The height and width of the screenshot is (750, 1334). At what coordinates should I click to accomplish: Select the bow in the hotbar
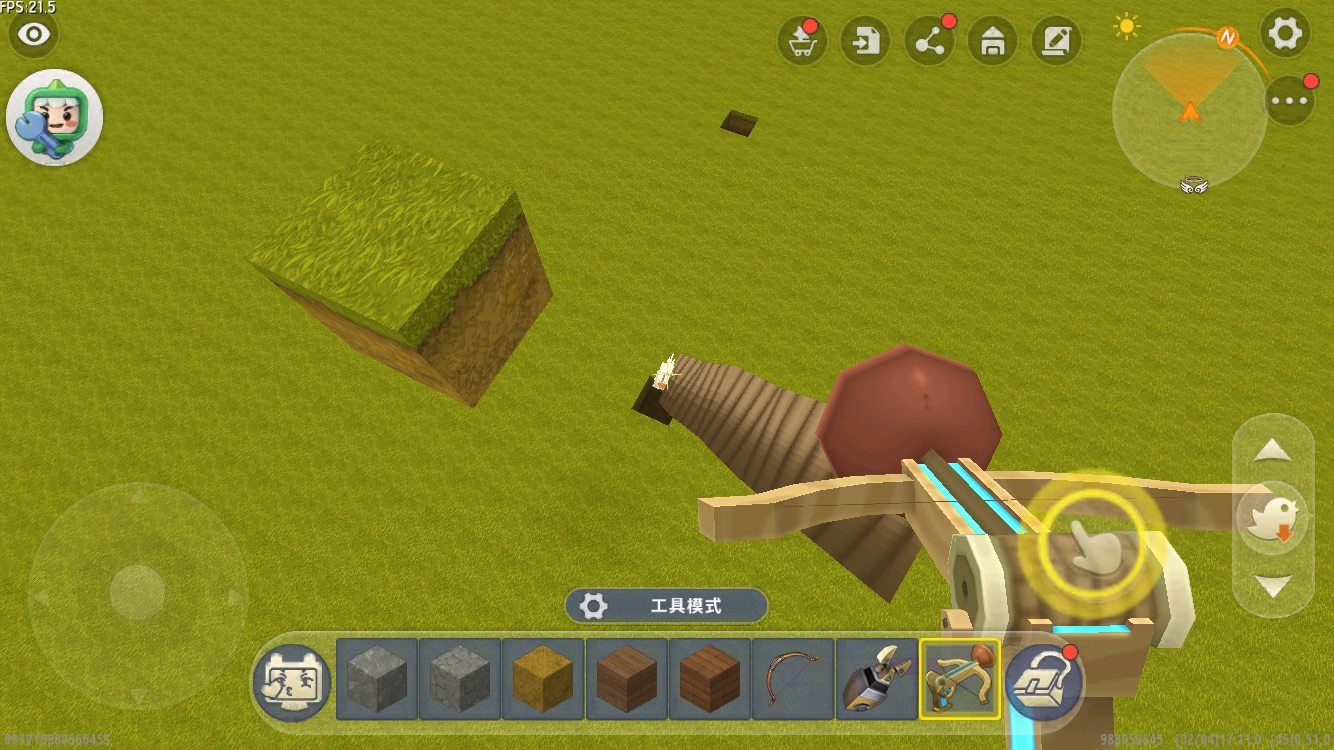point(793,680)
